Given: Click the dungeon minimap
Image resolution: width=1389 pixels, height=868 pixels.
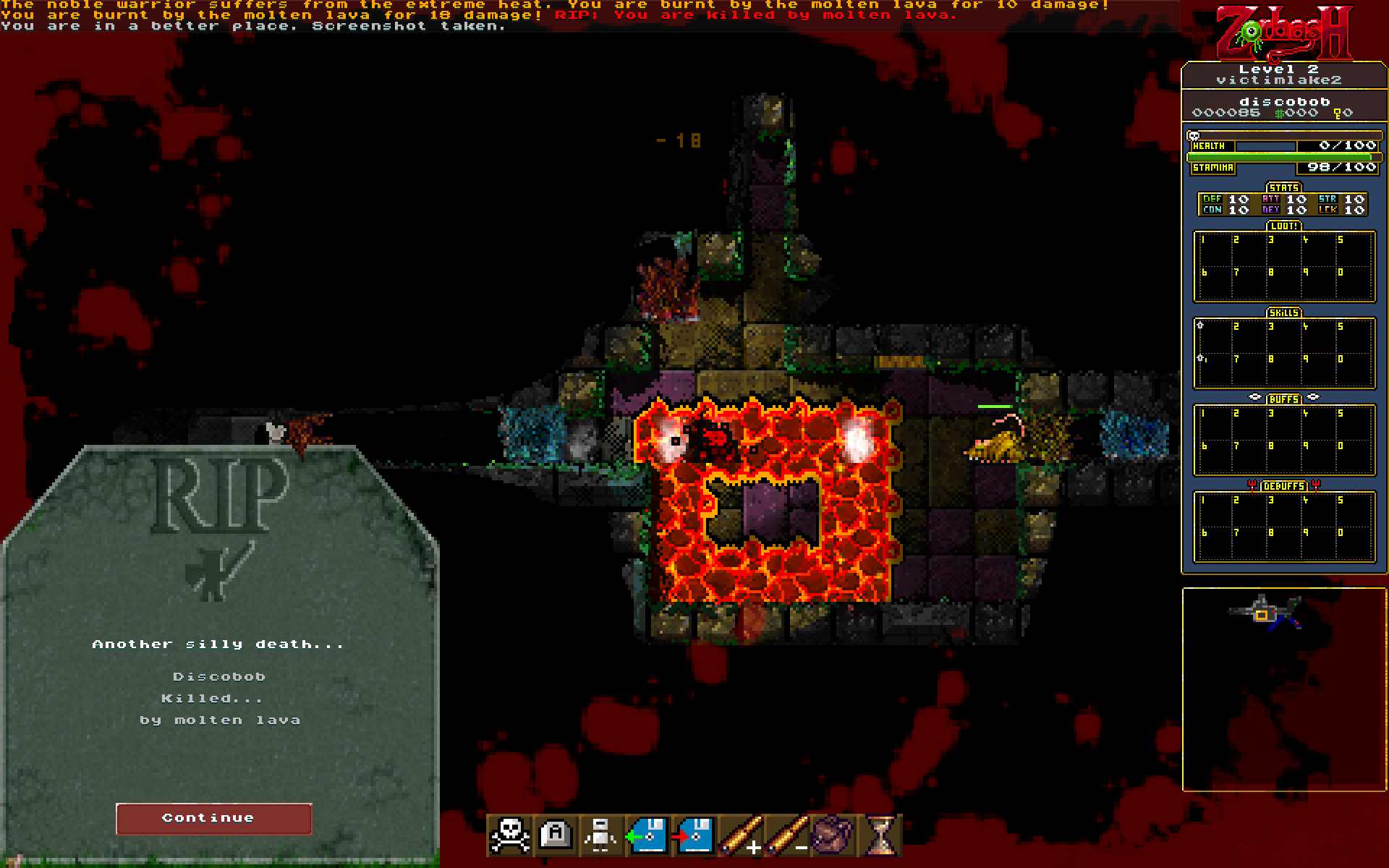Looking at the screenshot, I should pos(1283,689).
